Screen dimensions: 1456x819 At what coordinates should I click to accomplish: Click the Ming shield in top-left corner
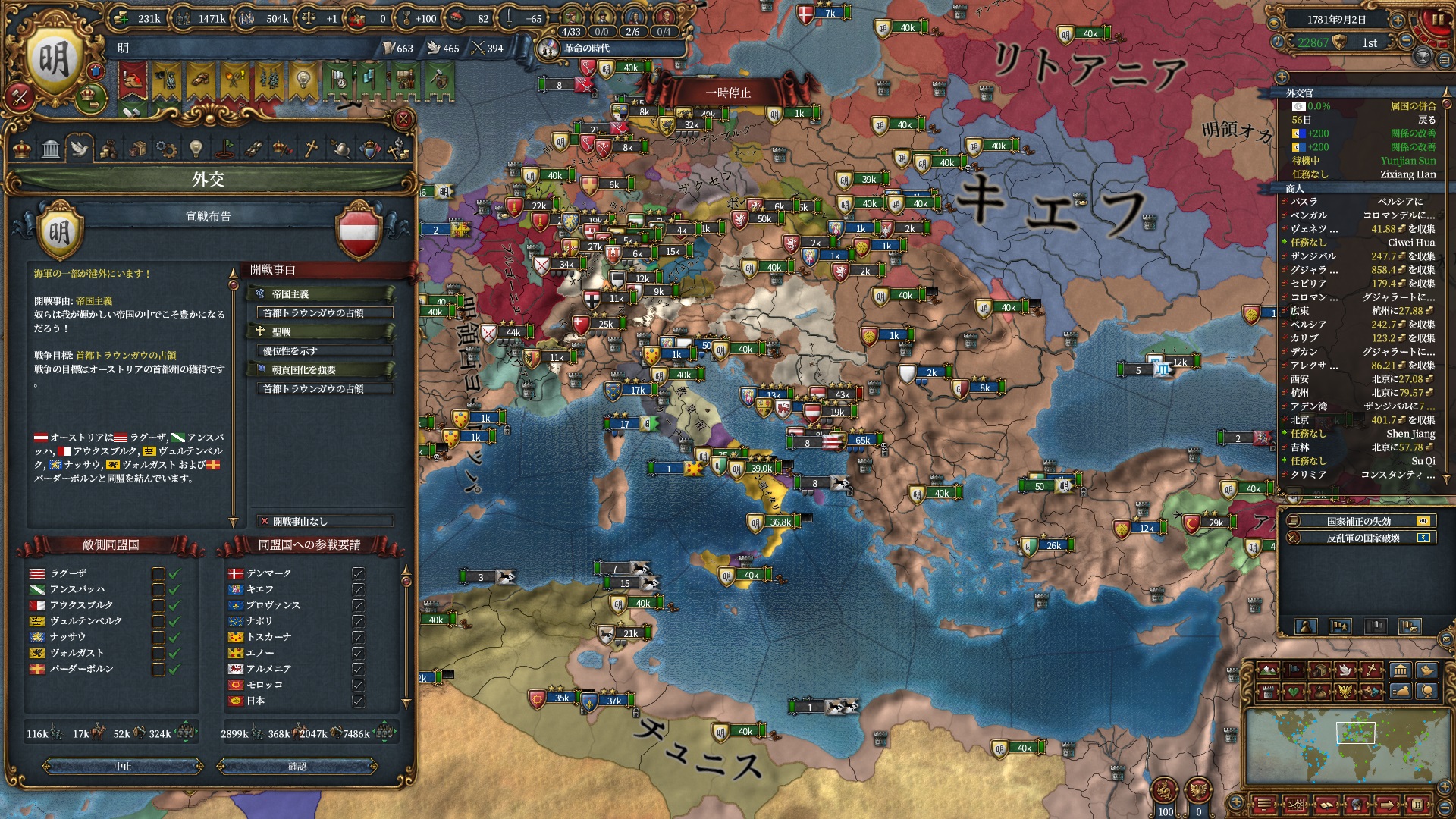(x=54, y=61)
